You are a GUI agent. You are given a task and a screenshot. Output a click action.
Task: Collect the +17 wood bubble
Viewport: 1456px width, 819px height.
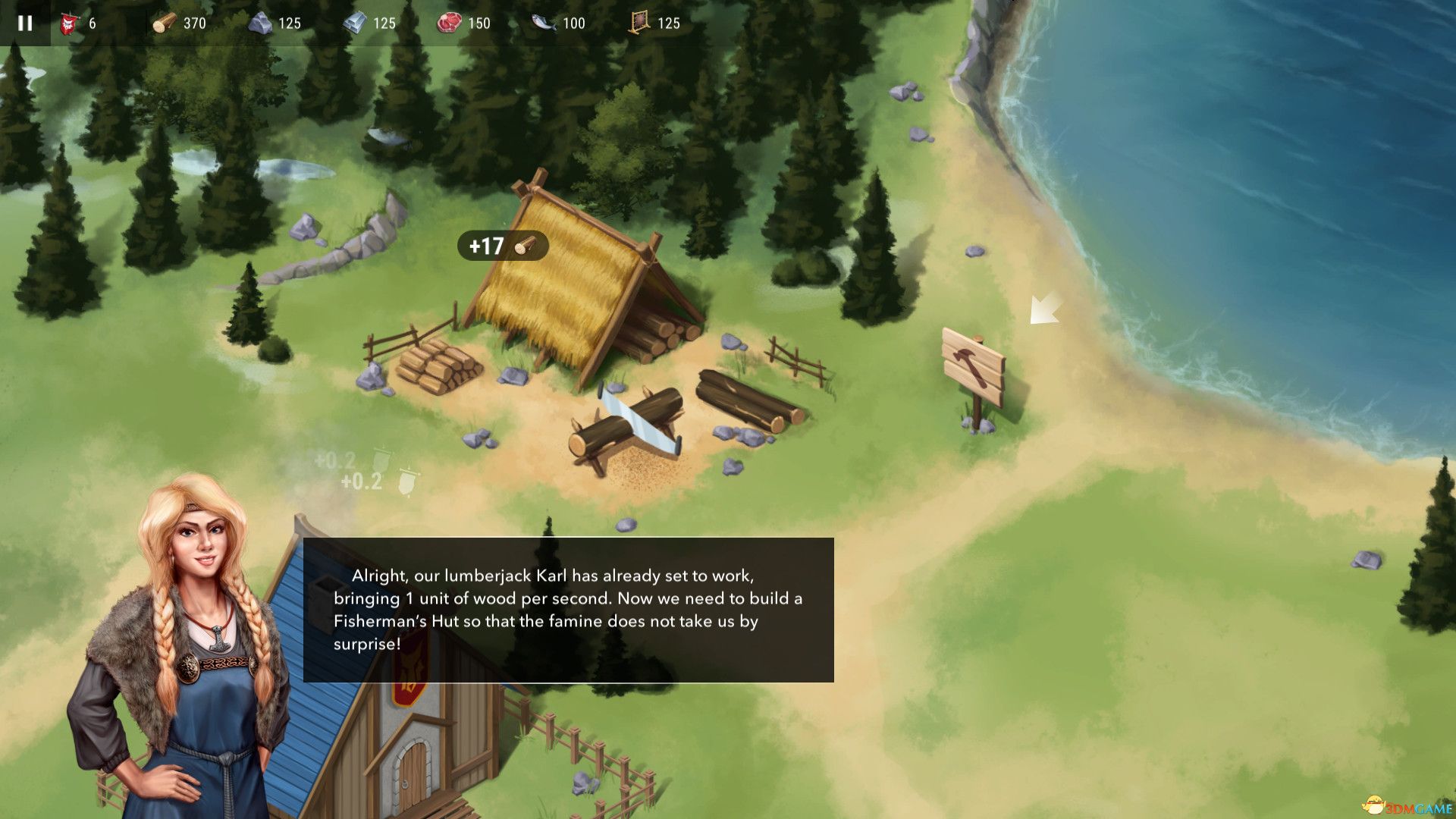502,246
